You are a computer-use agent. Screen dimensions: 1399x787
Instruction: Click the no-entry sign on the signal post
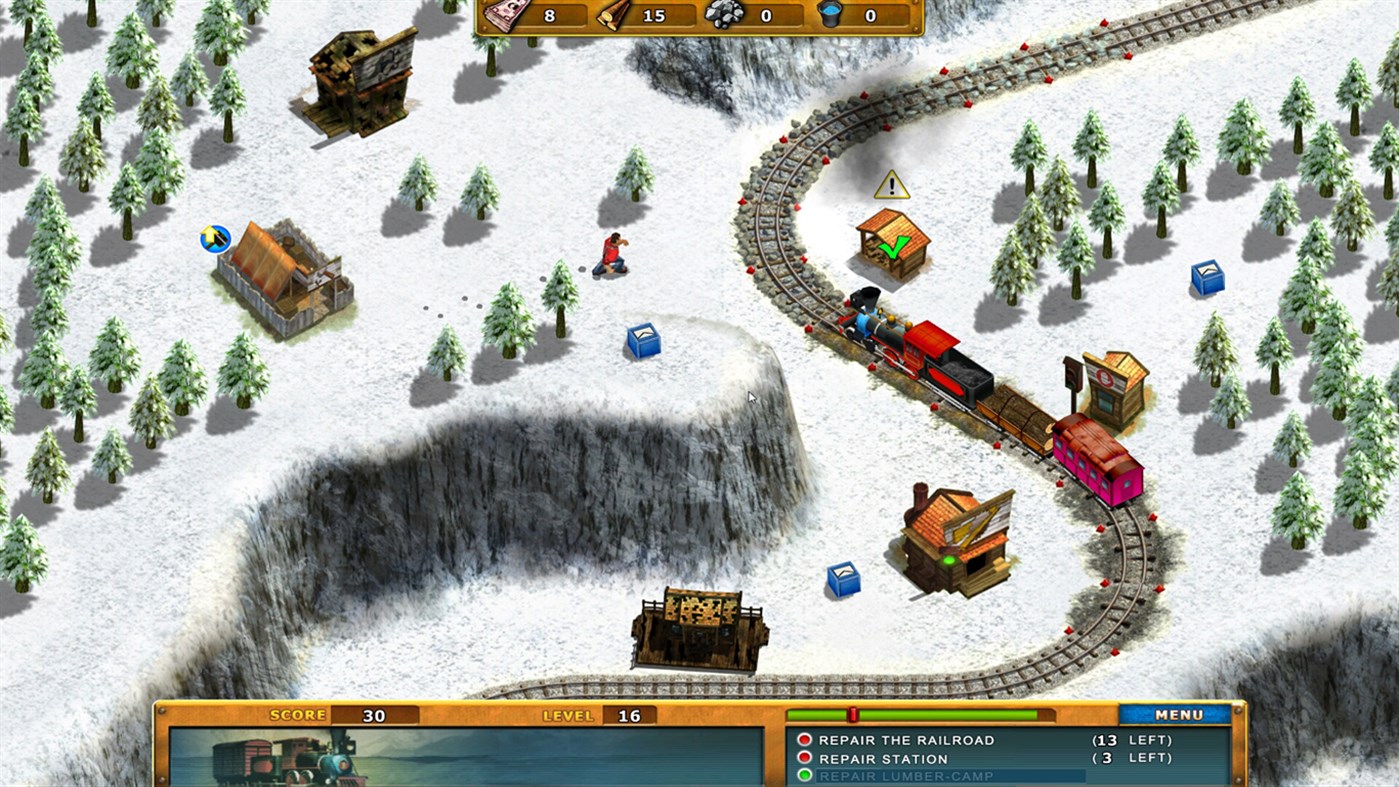click(1104, 377)
